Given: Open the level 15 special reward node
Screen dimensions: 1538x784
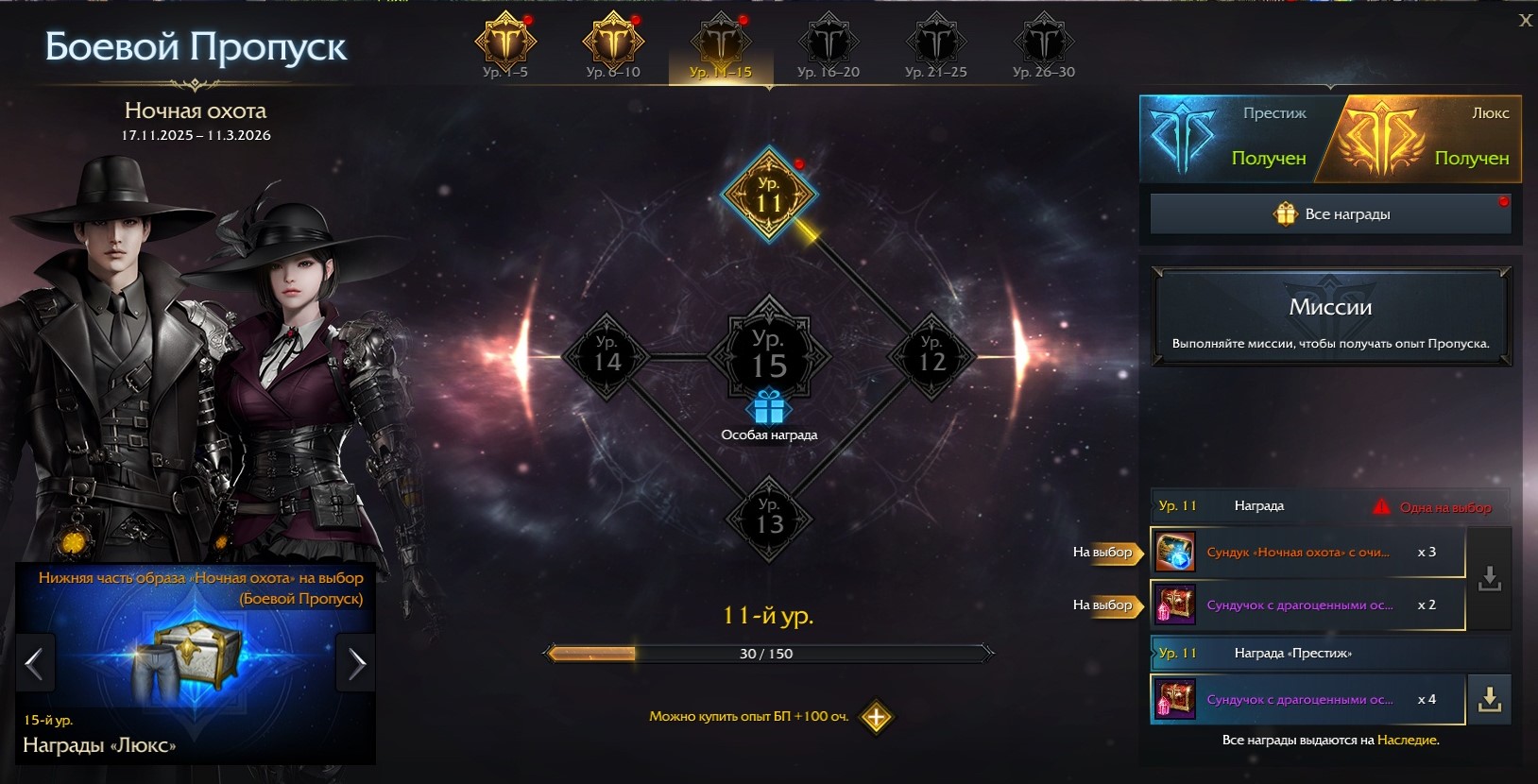Looking at the screenshot, I should (x=769, y=357).
